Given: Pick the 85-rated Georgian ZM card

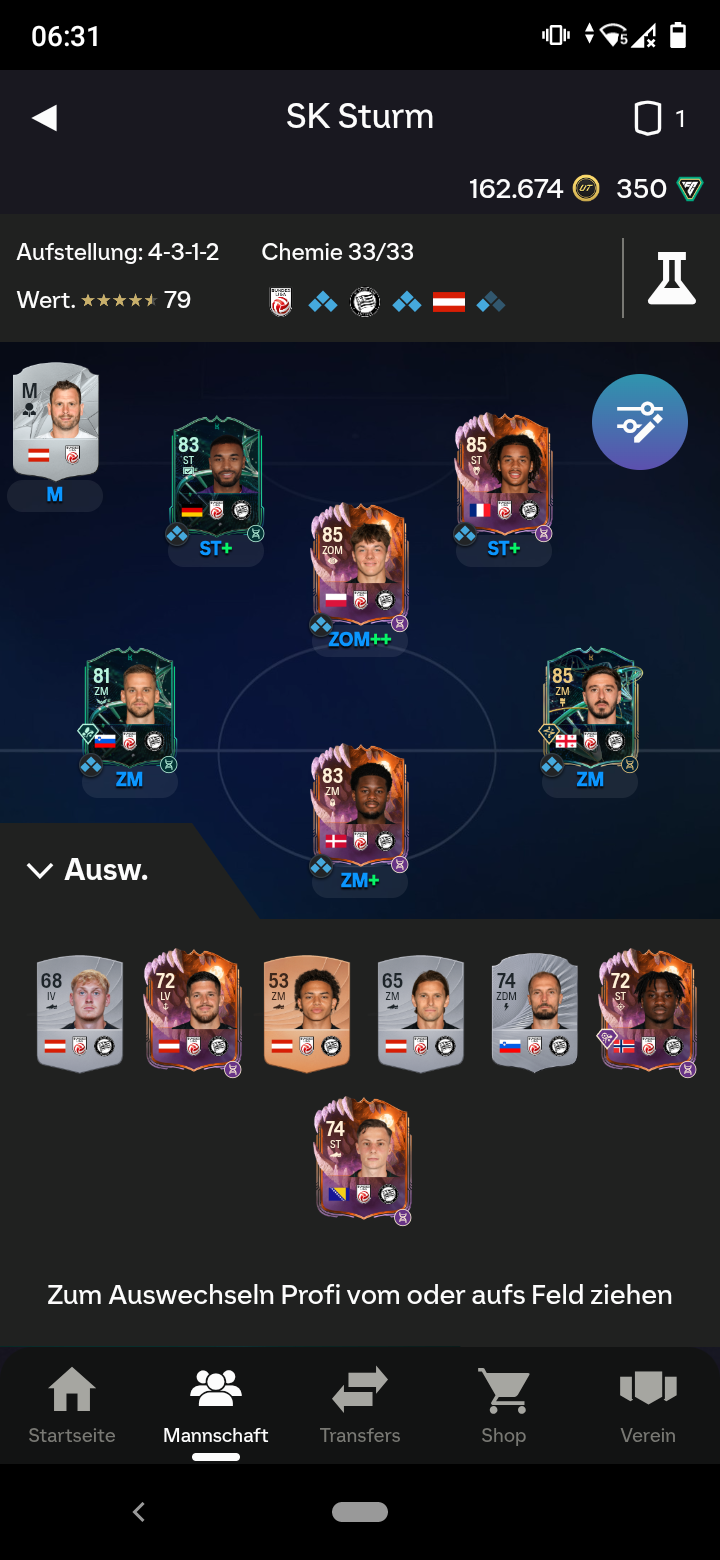Looking at the screenshot, I should coord(590,707).
